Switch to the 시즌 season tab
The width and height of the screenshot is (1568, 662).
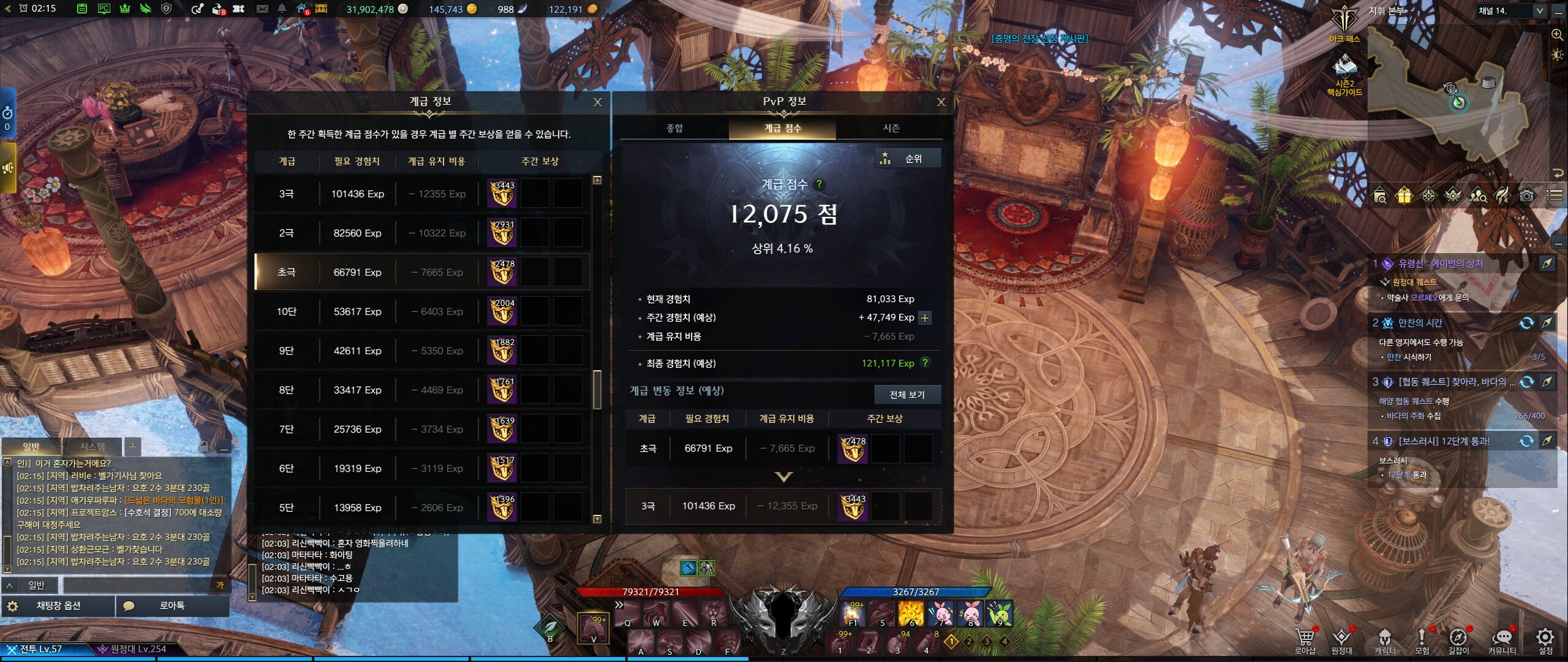tap(891, 128)
